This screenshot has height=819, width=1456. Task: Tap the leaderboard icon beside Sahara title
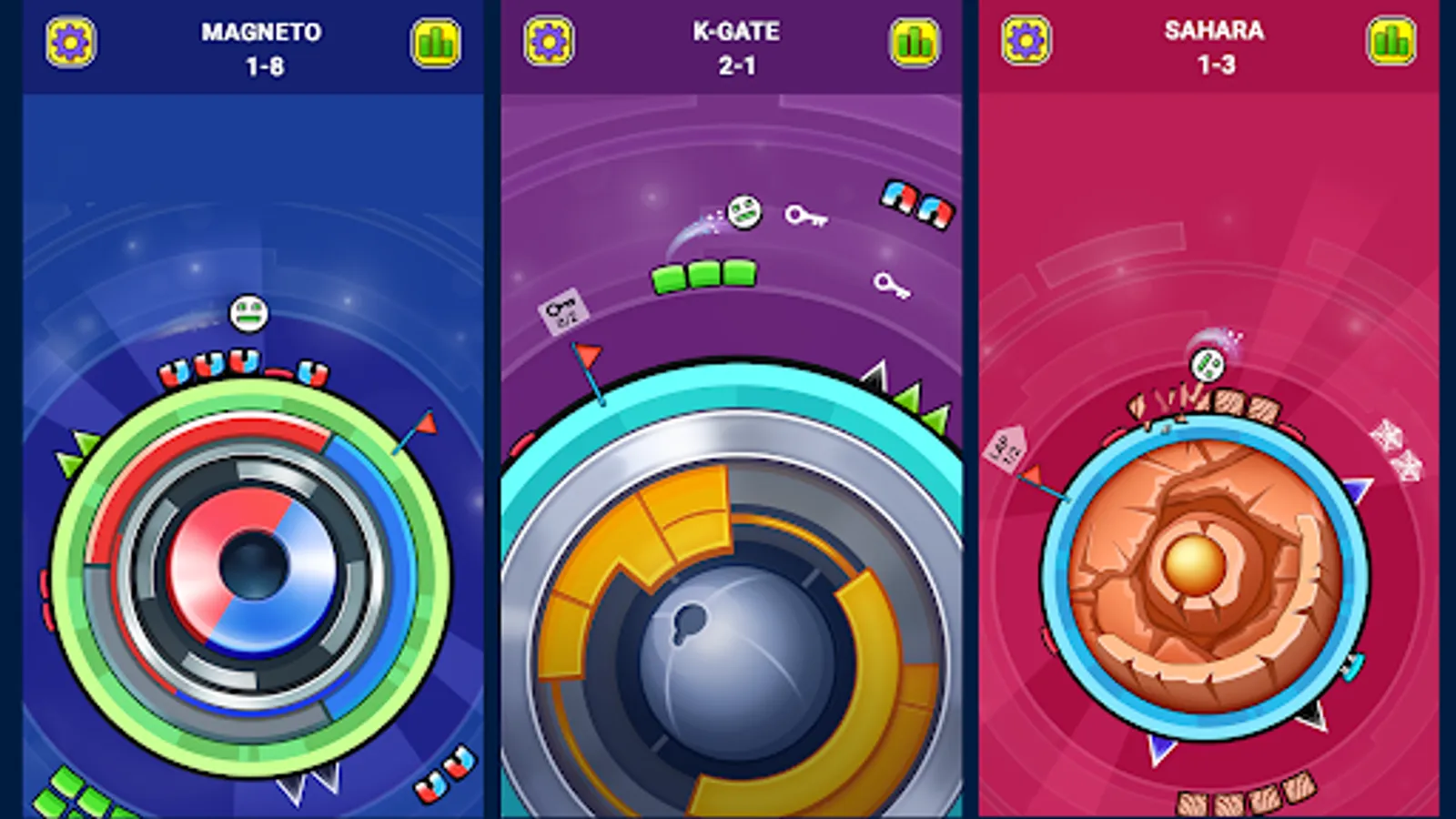point(1390,39)
